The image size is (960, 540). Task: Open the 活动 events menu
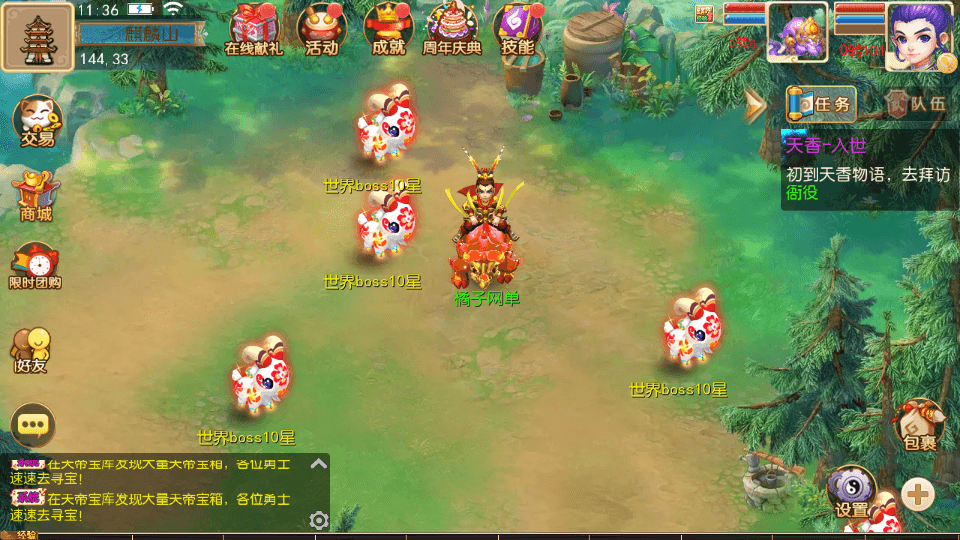[321, 28]
